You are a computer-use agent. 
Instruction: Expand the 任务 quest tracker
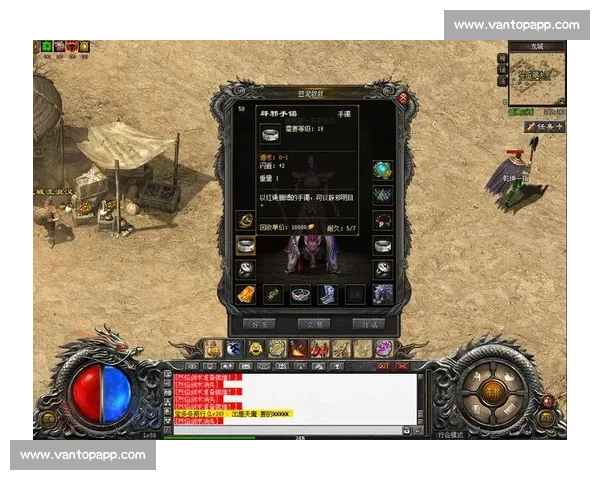click(x=544, y=127)
